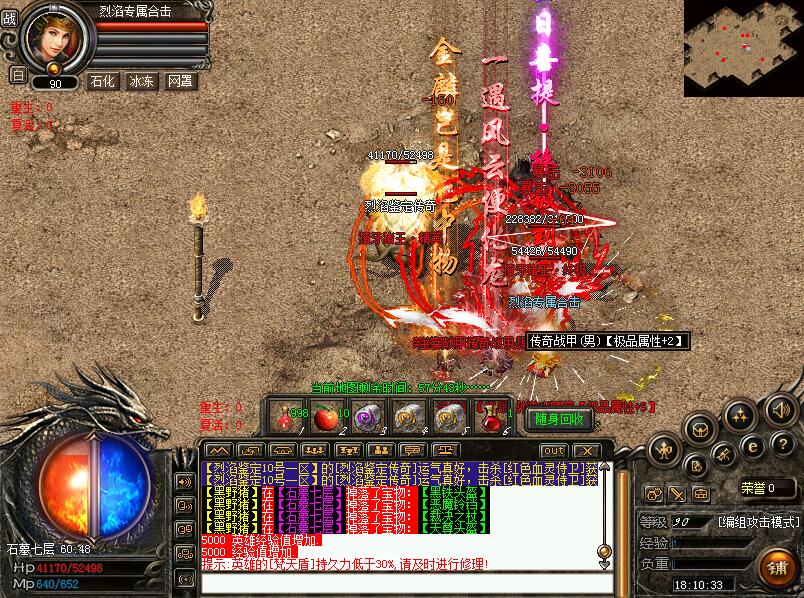This screenshot has height=598, width=804.
Task: Open the skills sparkle stars icon
Action: point(741,414)
